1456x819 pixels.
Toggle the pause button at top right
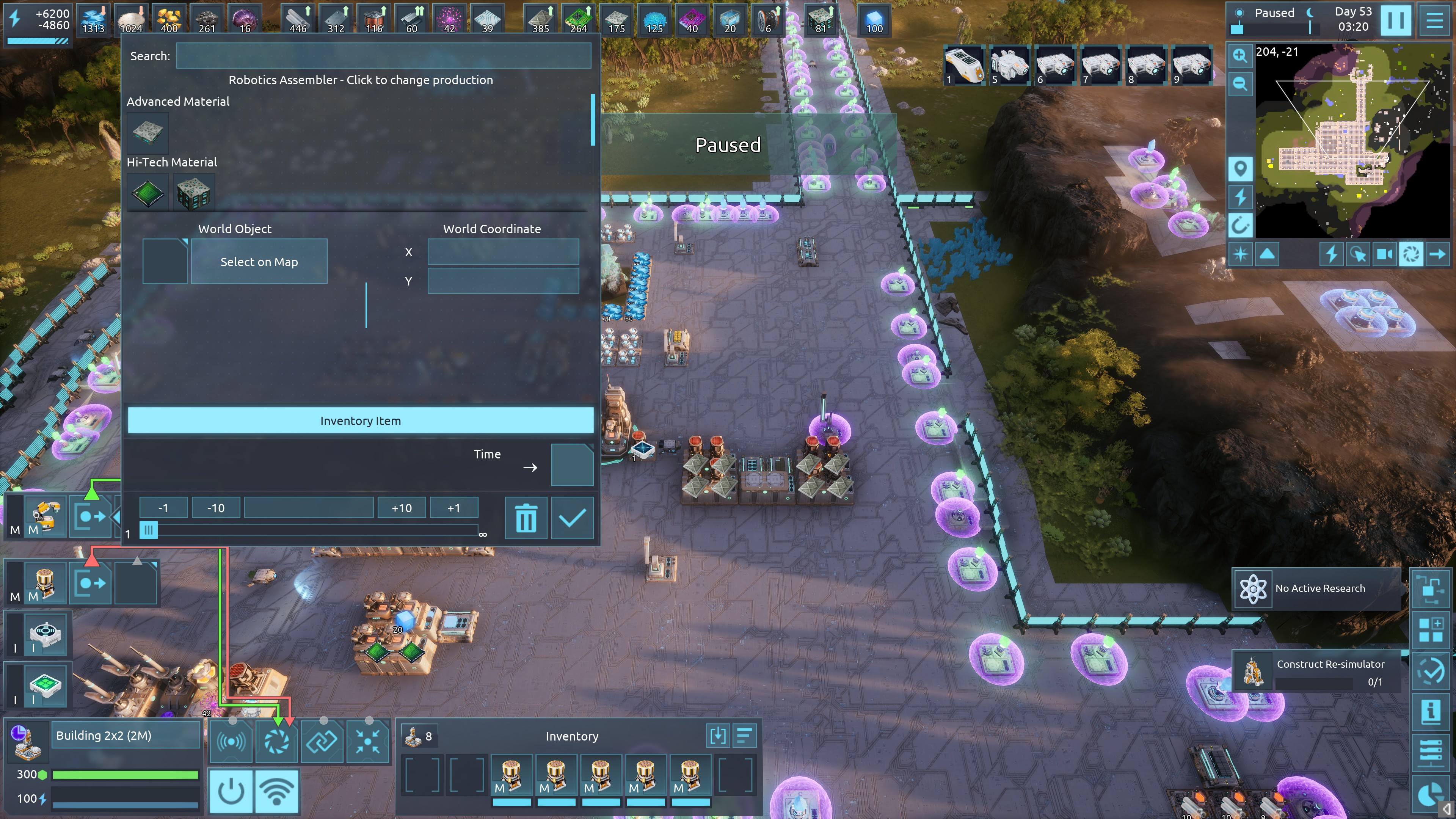coord(1395,20)
